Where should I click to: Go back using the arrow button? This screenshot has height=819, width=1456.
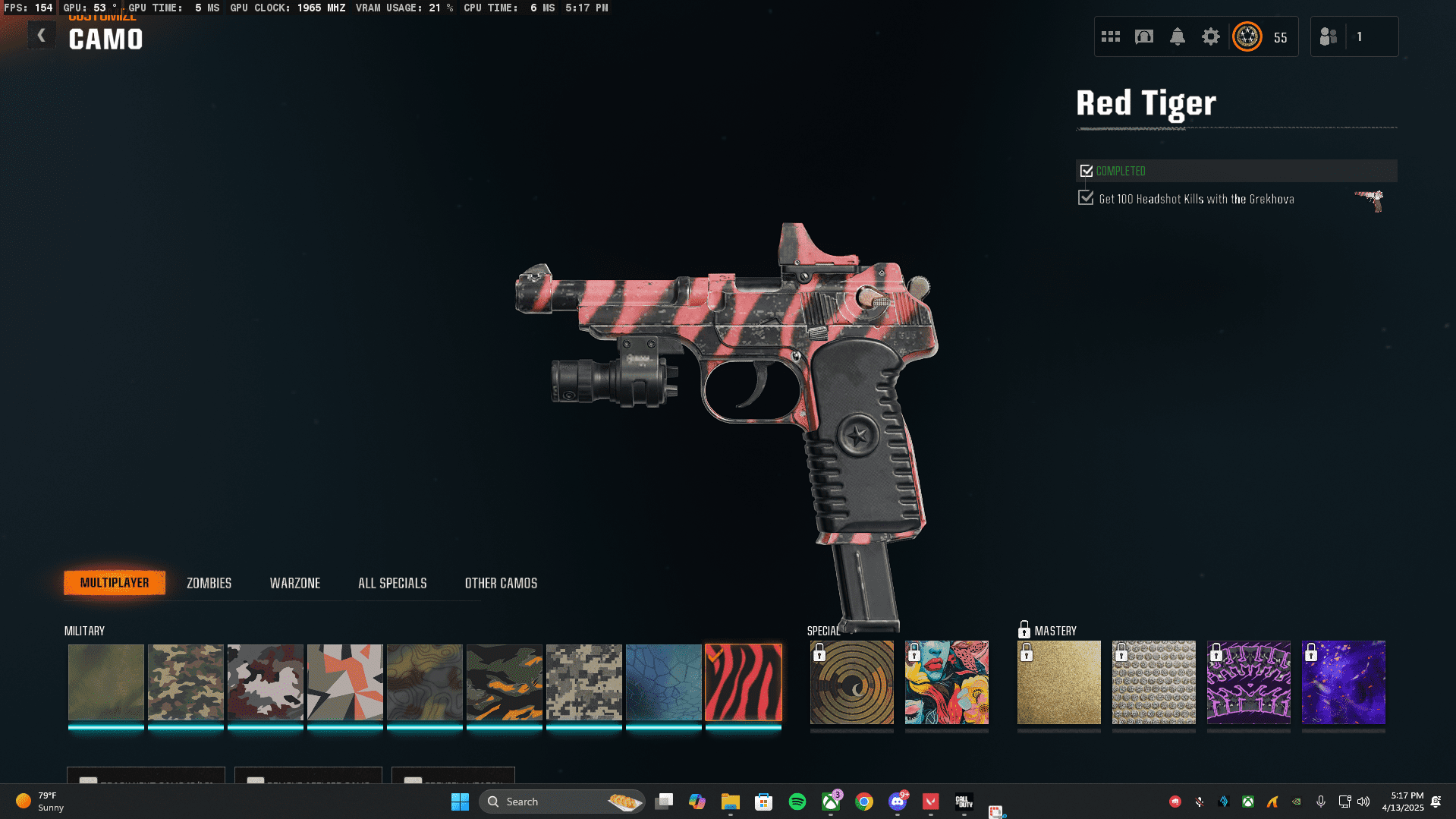point(42,36)
